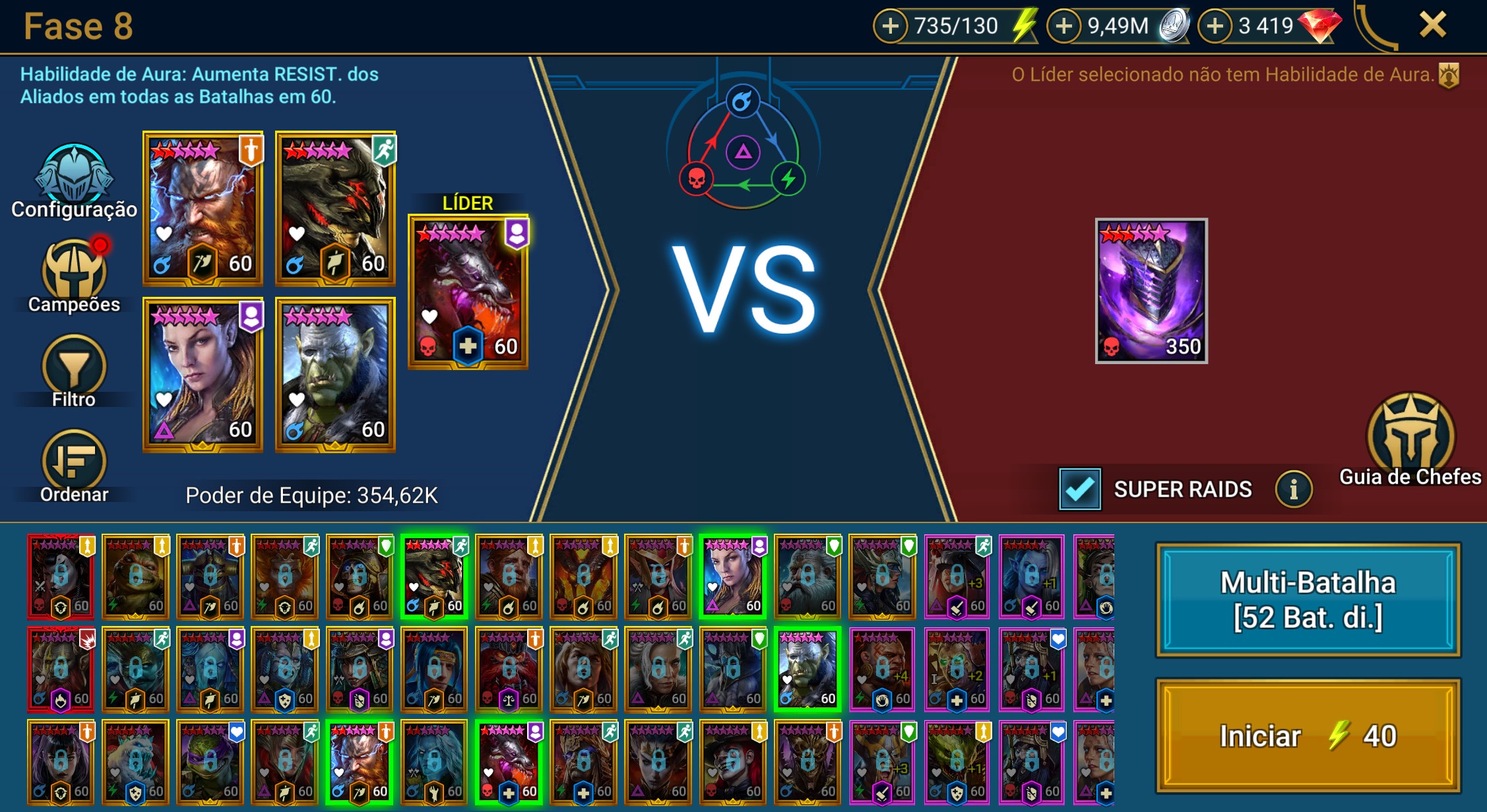This screenshot has height=812, width=1487.
Task: Select the dark hooded champion in team
Action: coord(335,208)
